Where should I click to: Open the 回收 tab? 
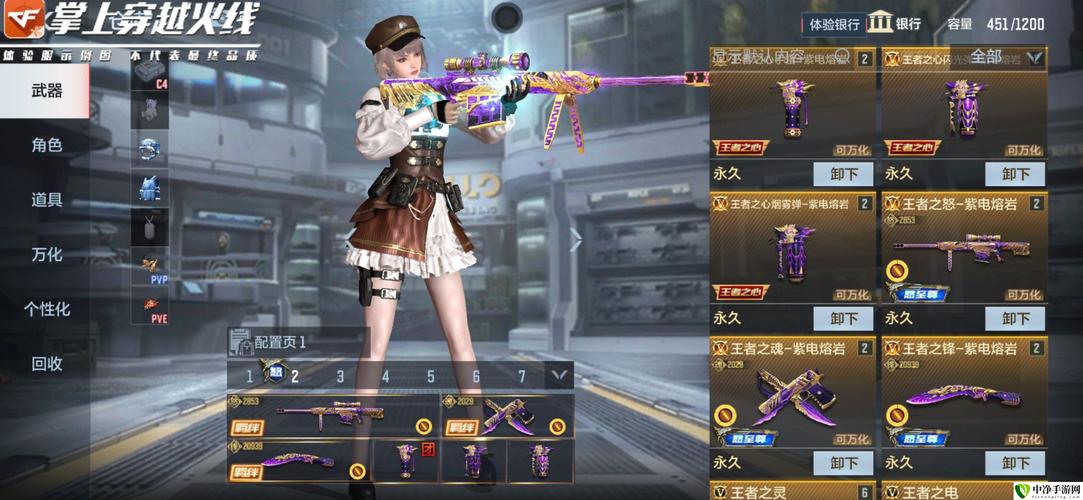click(46, 364)
